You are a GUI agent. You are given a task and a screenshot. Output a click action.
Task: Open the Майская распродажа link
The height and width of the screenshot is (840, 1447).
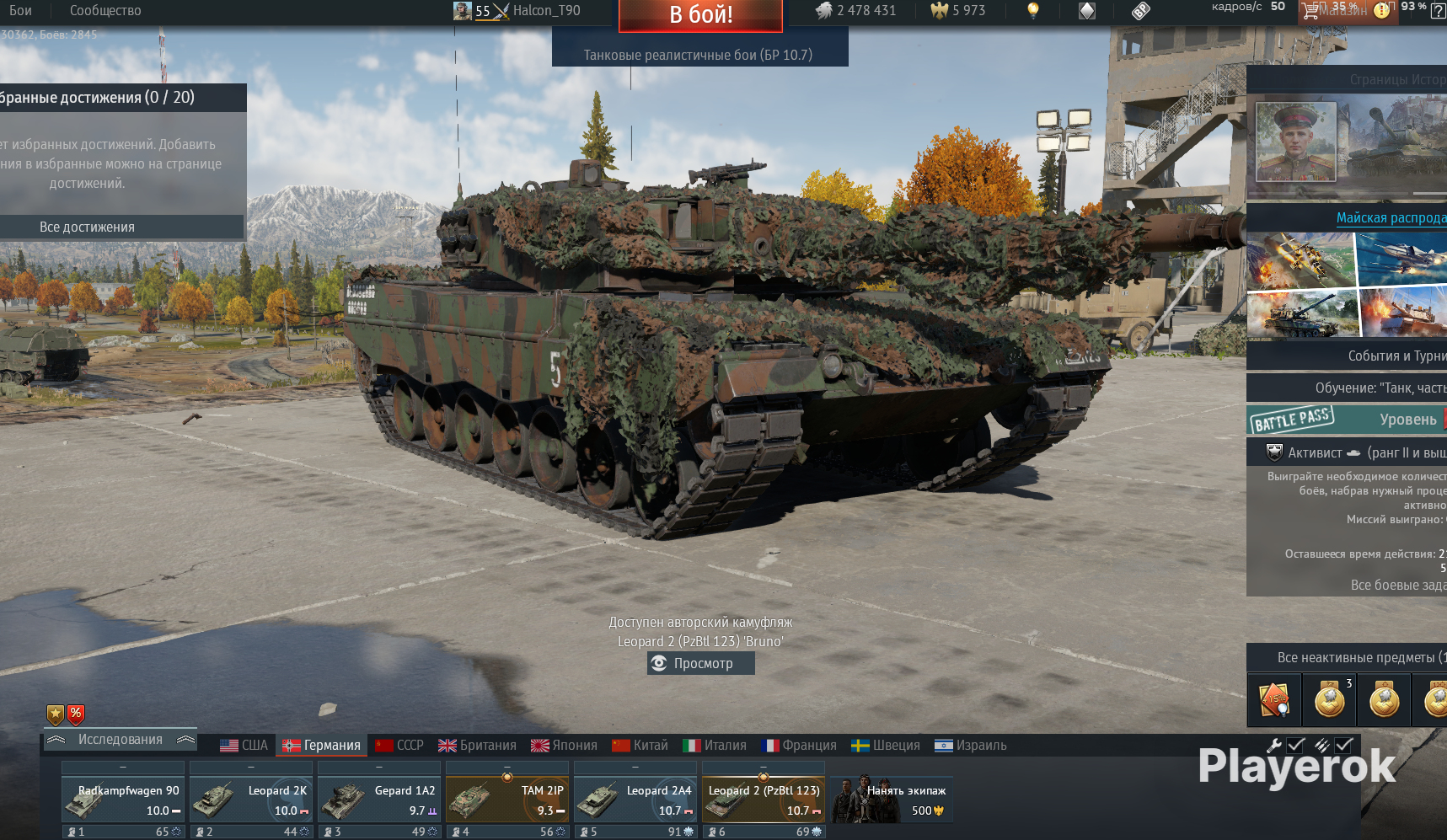pos(1391,217)
